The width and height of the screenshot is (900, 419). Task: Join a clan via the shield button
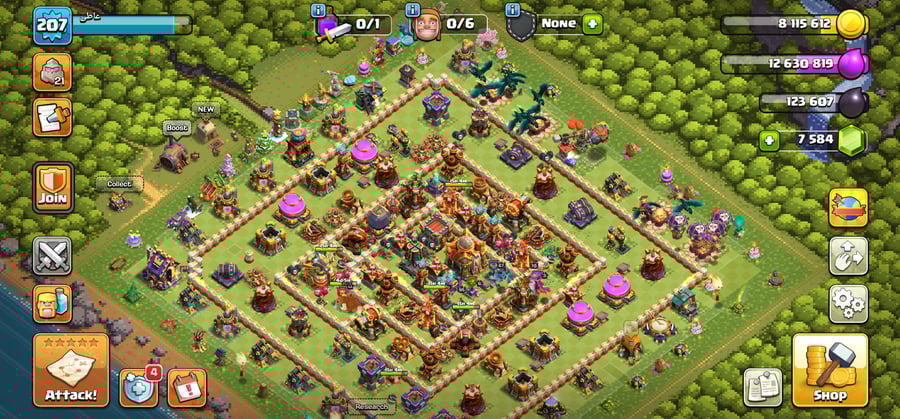(52, 185)
